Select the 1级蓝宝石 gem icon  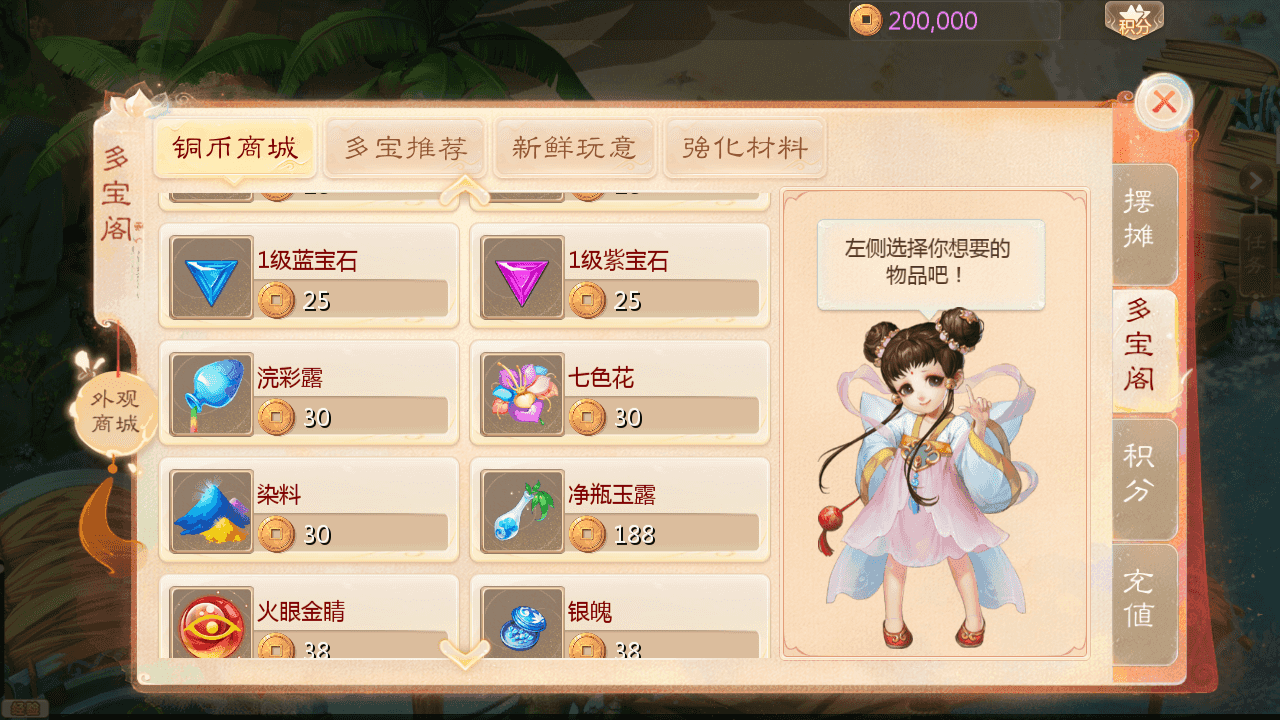pyautogui.click(x=211, y=274)
